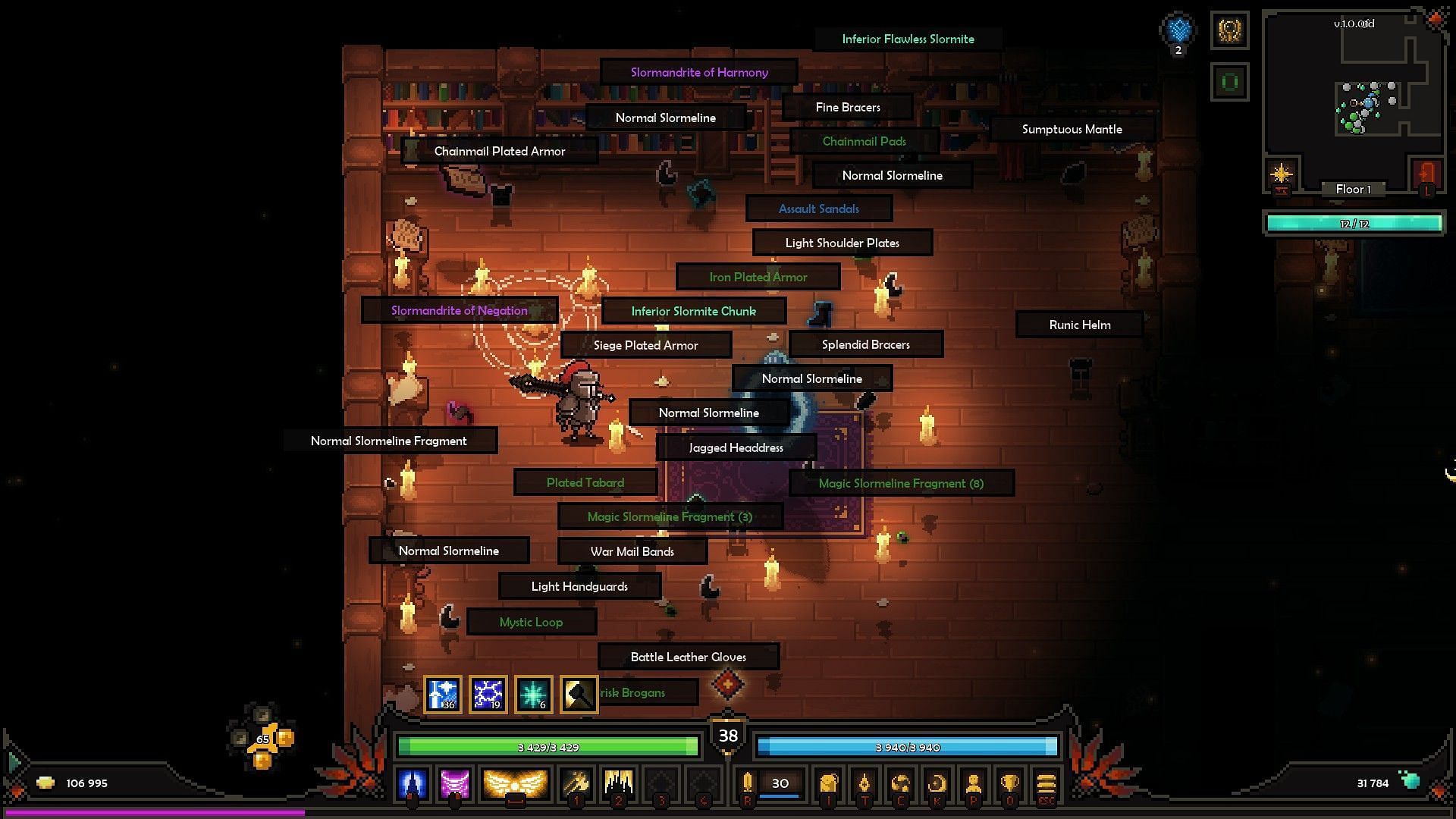
Task: Cast the golden spikes skill in slot 2
Action: click(618, 783)
